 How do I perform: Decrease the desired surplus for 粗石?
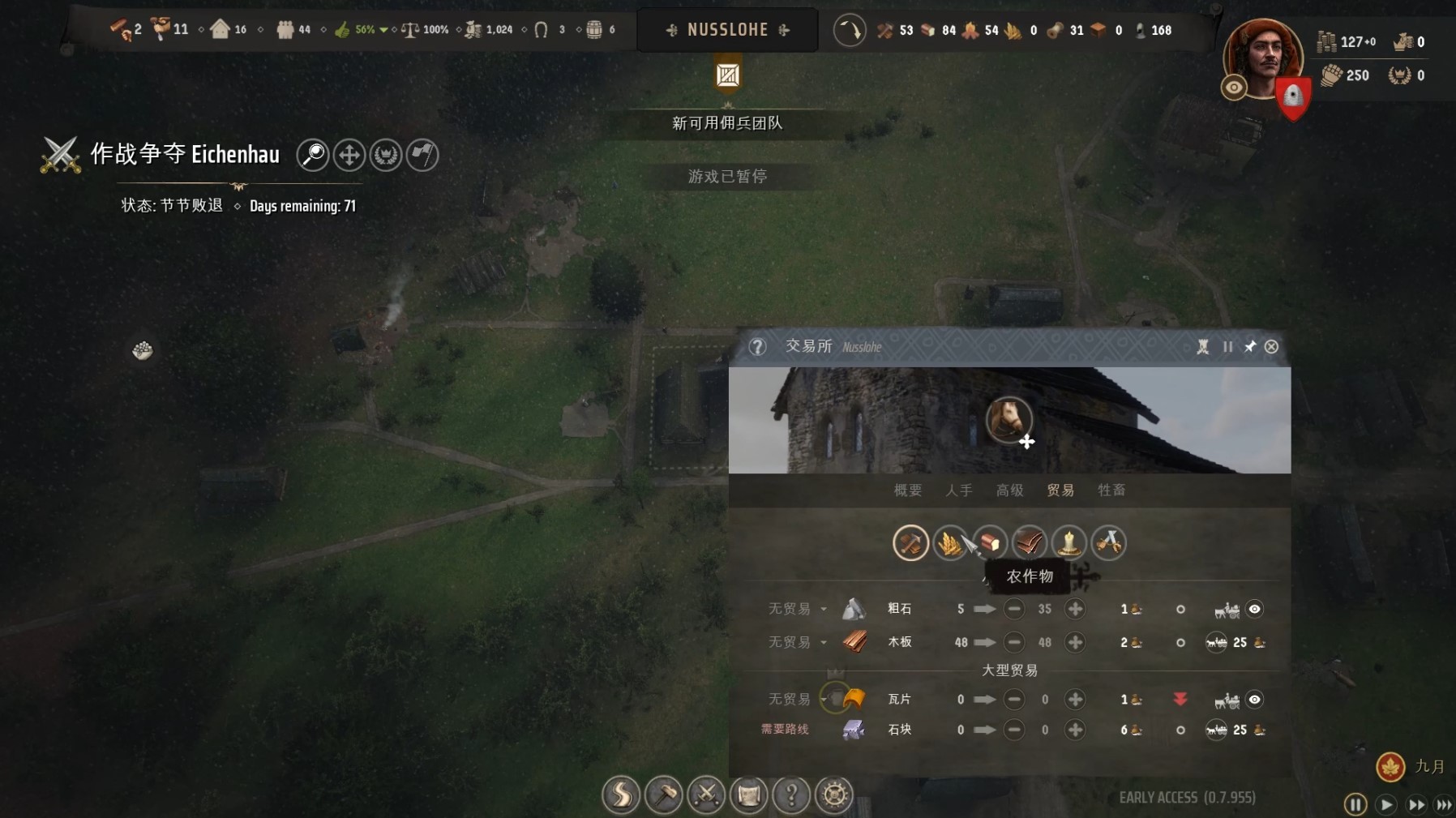(1013, 609)
